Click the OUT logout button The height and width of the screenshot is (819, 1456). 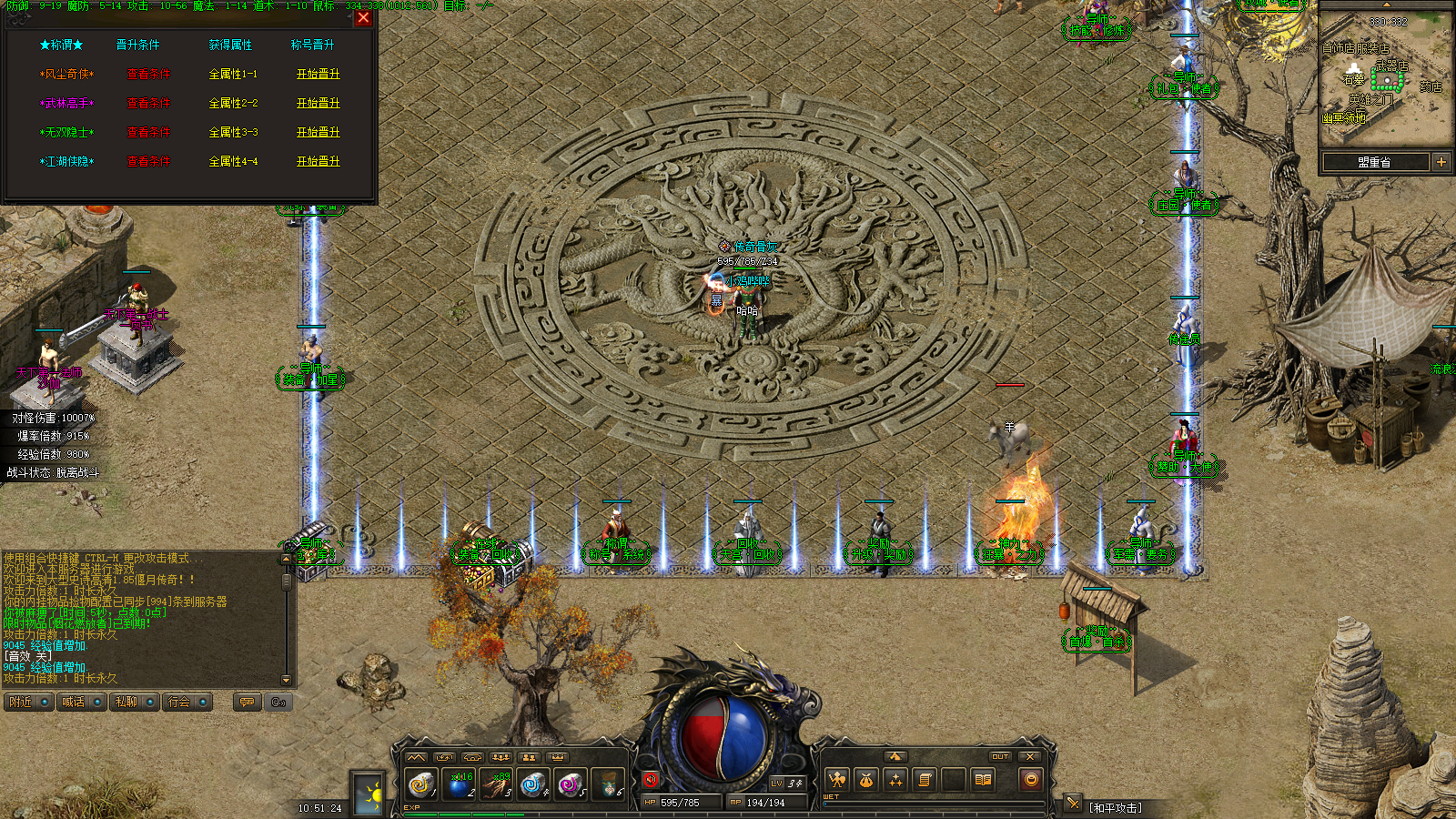[1000, 756]
